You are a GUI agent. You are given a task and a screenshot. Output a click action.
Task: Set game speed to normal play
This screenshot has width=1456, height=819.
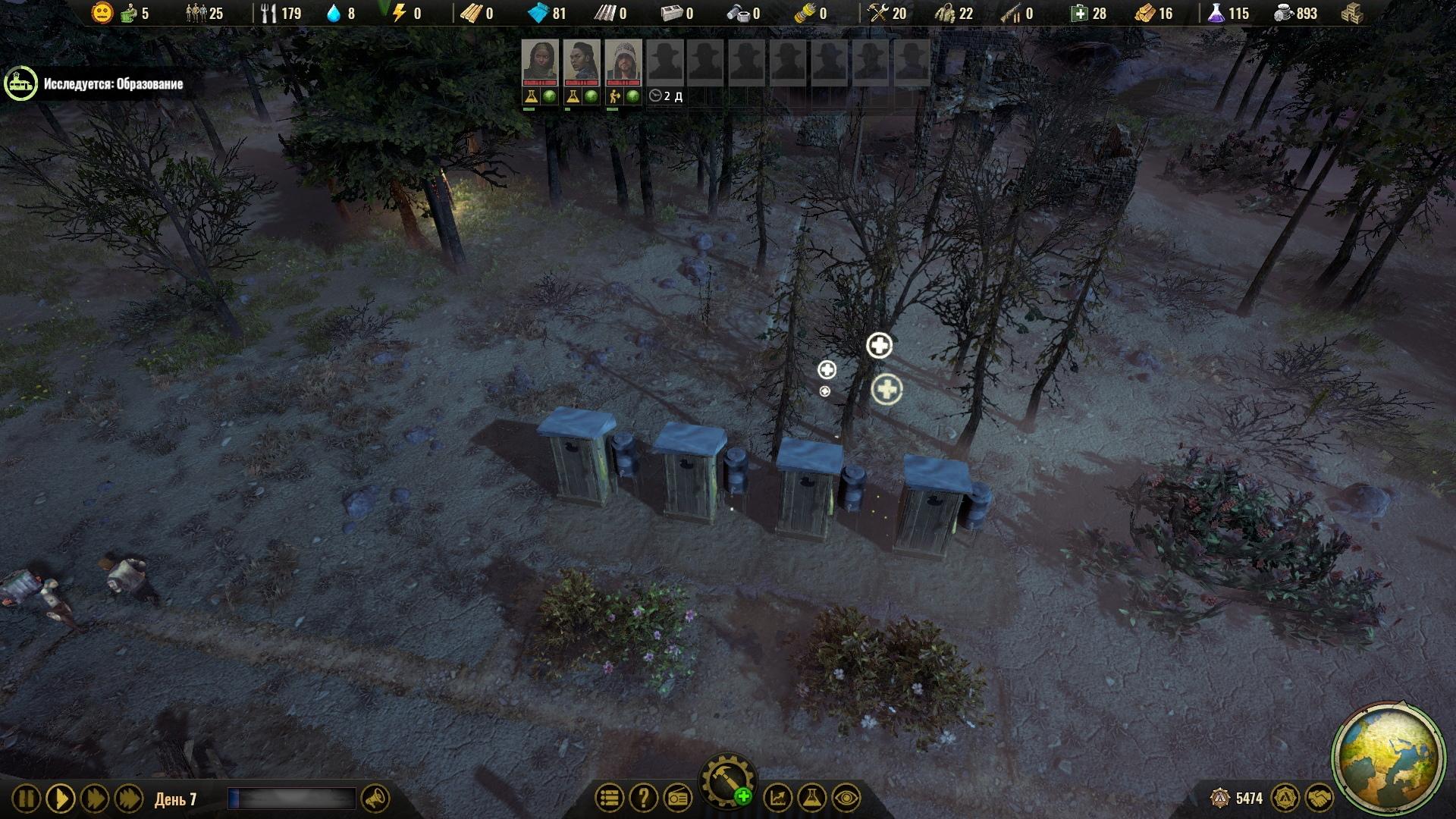pos(60,799)
